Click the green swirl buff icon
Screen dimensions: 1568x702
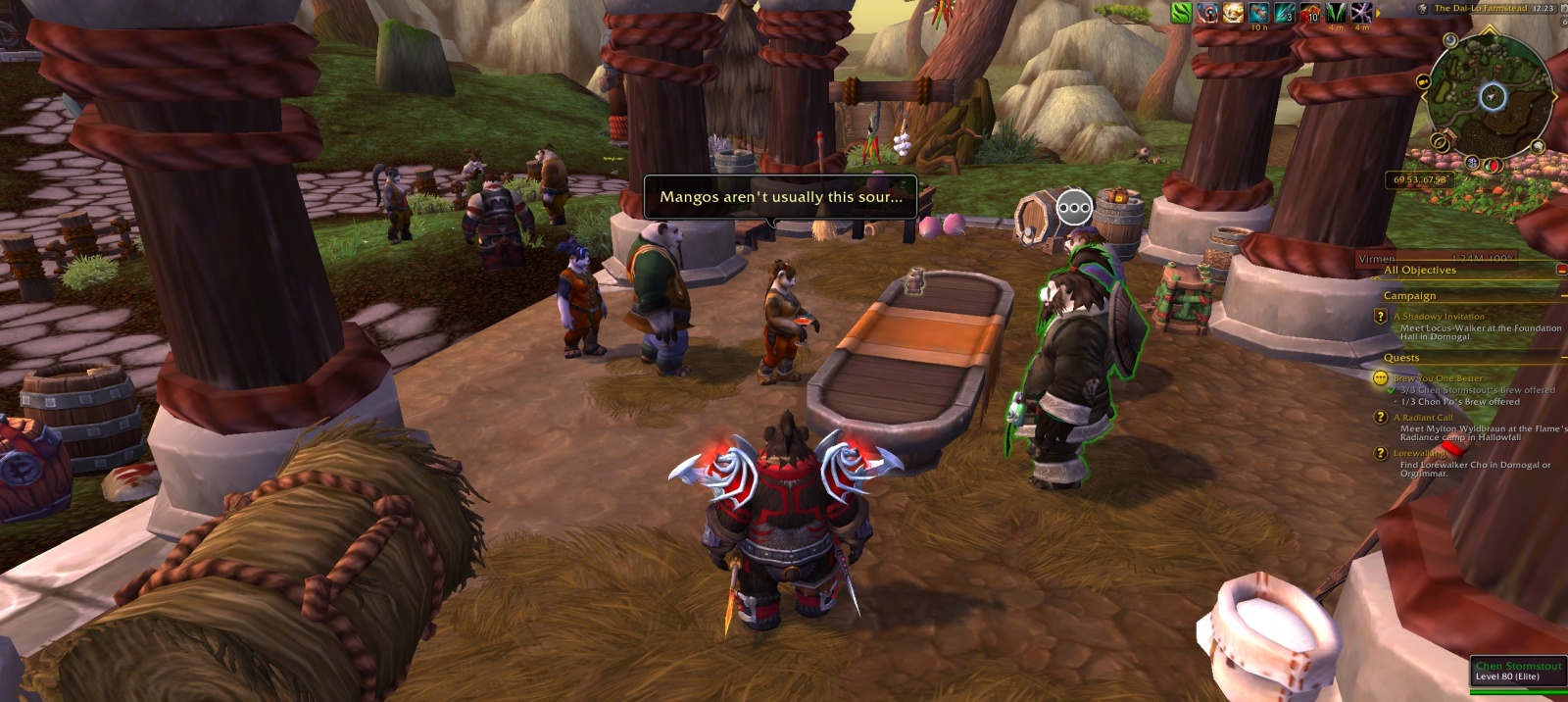(1182, 13)
